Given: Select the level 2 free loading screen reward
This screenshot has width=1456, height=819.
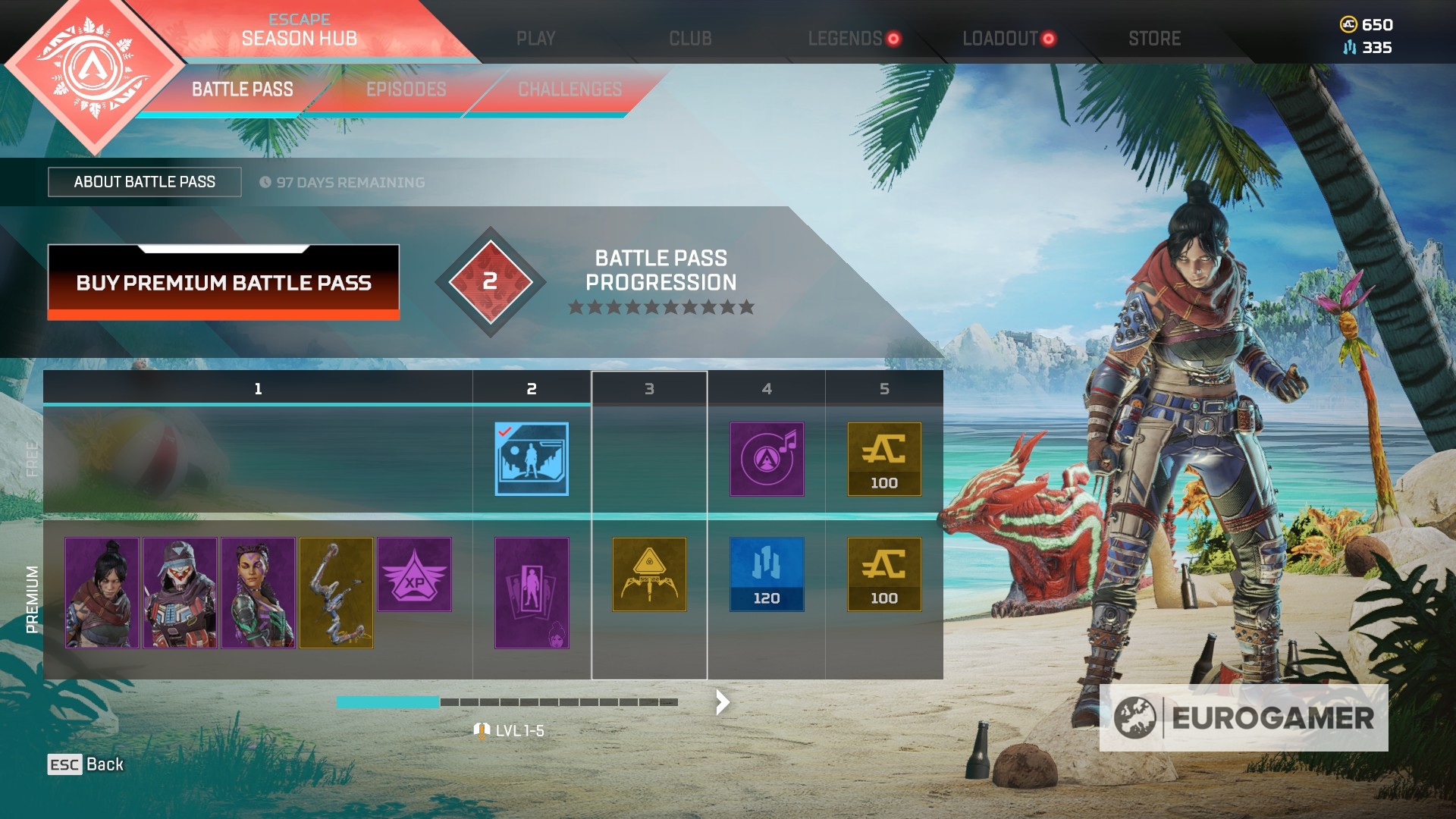Looking at the screenshot, I should pos(531,459).
